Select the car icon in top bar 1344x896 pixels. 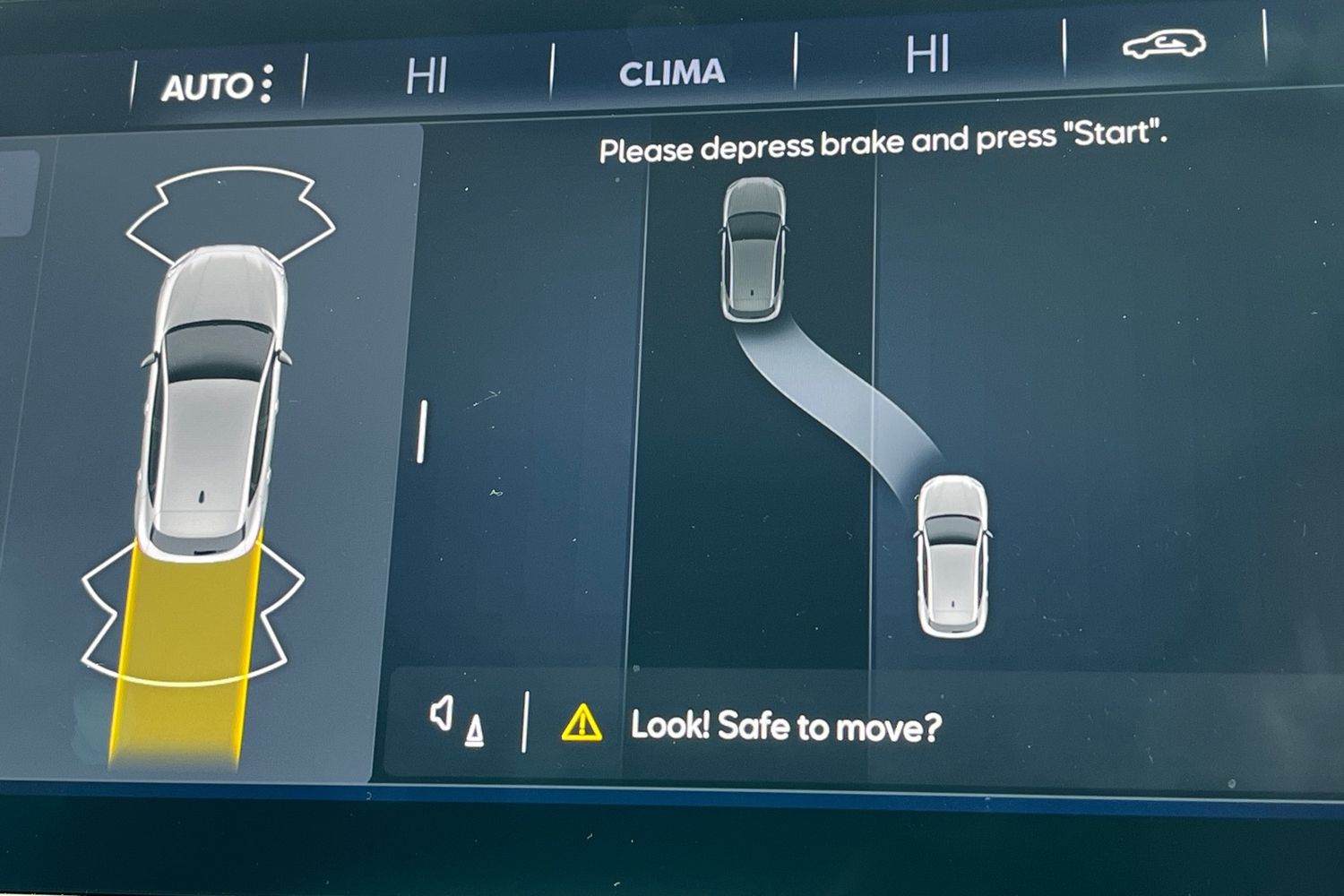click(x=1164, y=45)
